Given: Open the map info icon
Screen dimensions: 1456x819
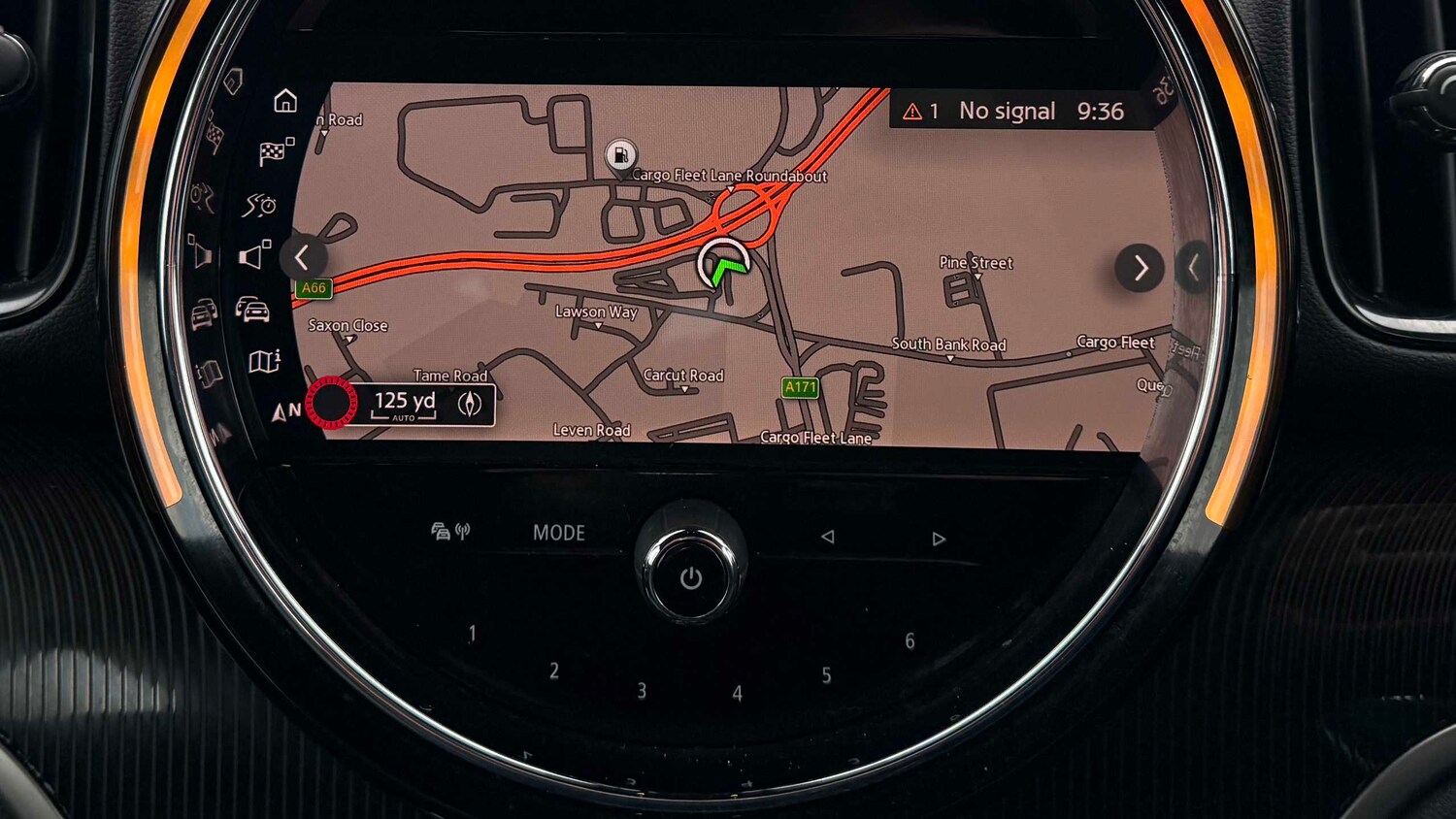Looking at the screenshot, I should (264, 362).
